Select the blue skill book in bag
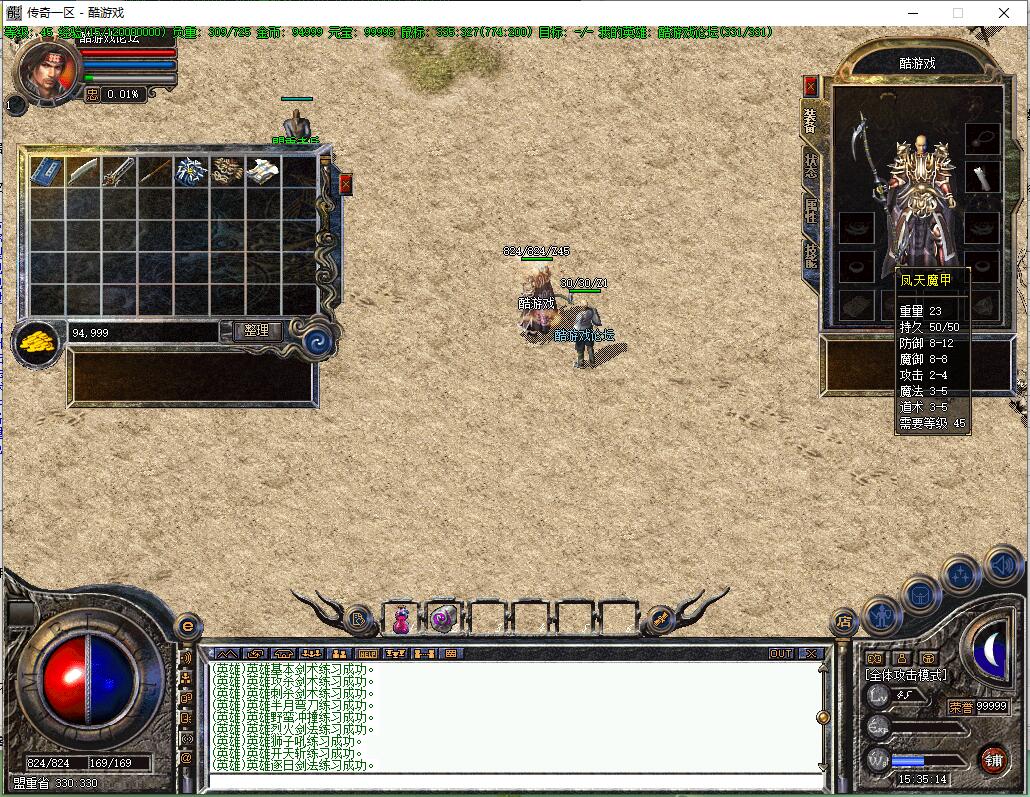Image resolution: width=1030 pixels, height=797 pixels. coord(47,171)
